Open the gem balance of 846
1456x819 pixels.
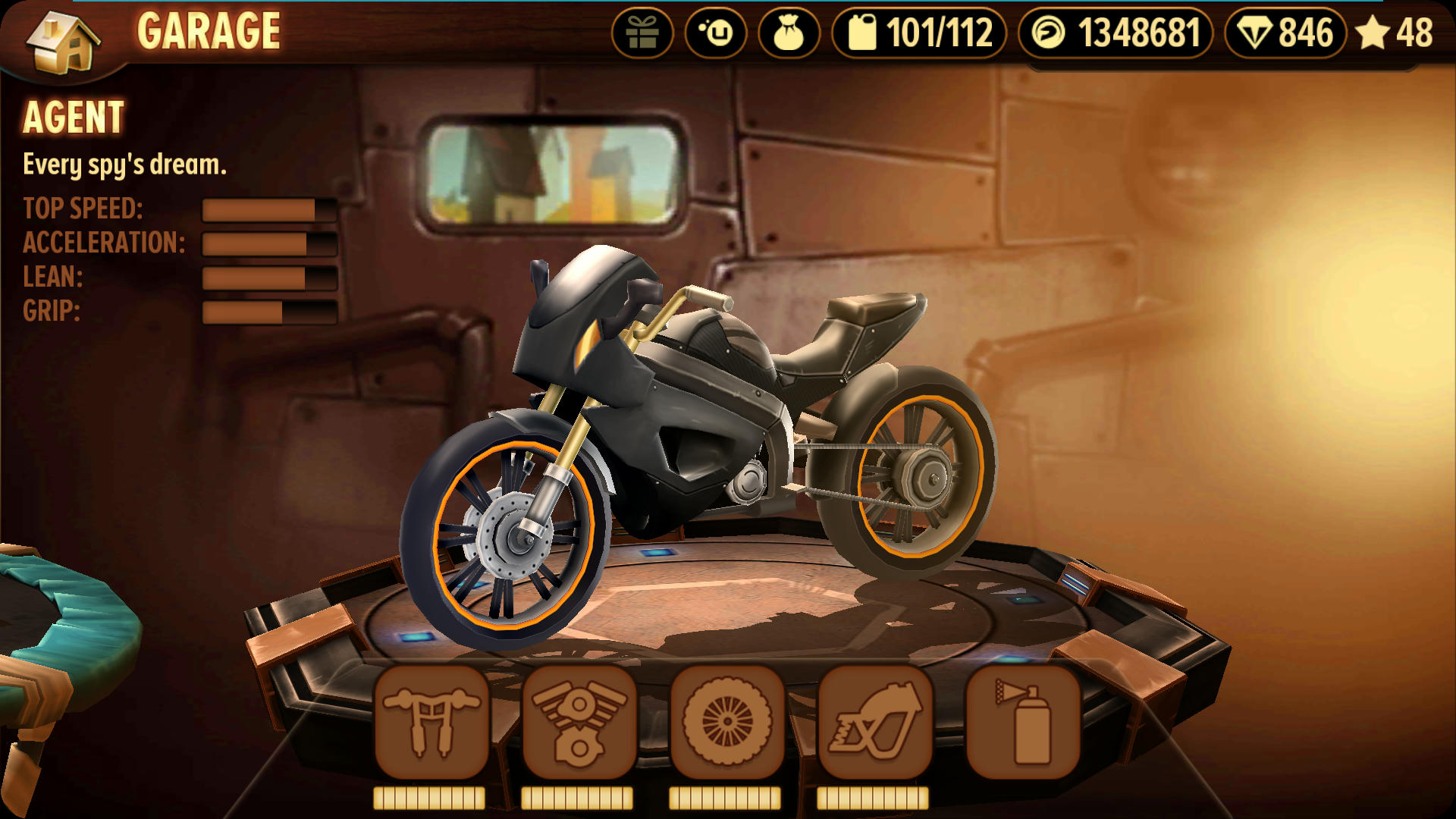(1285, 33)
